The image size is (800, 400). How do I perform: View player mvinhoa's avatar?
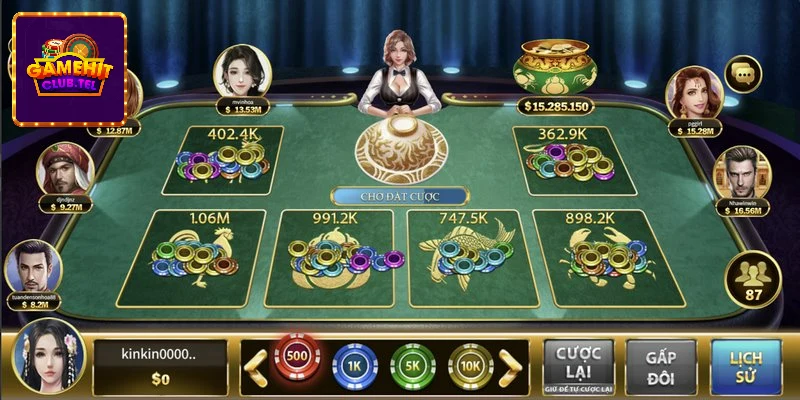tap(243, 69)
